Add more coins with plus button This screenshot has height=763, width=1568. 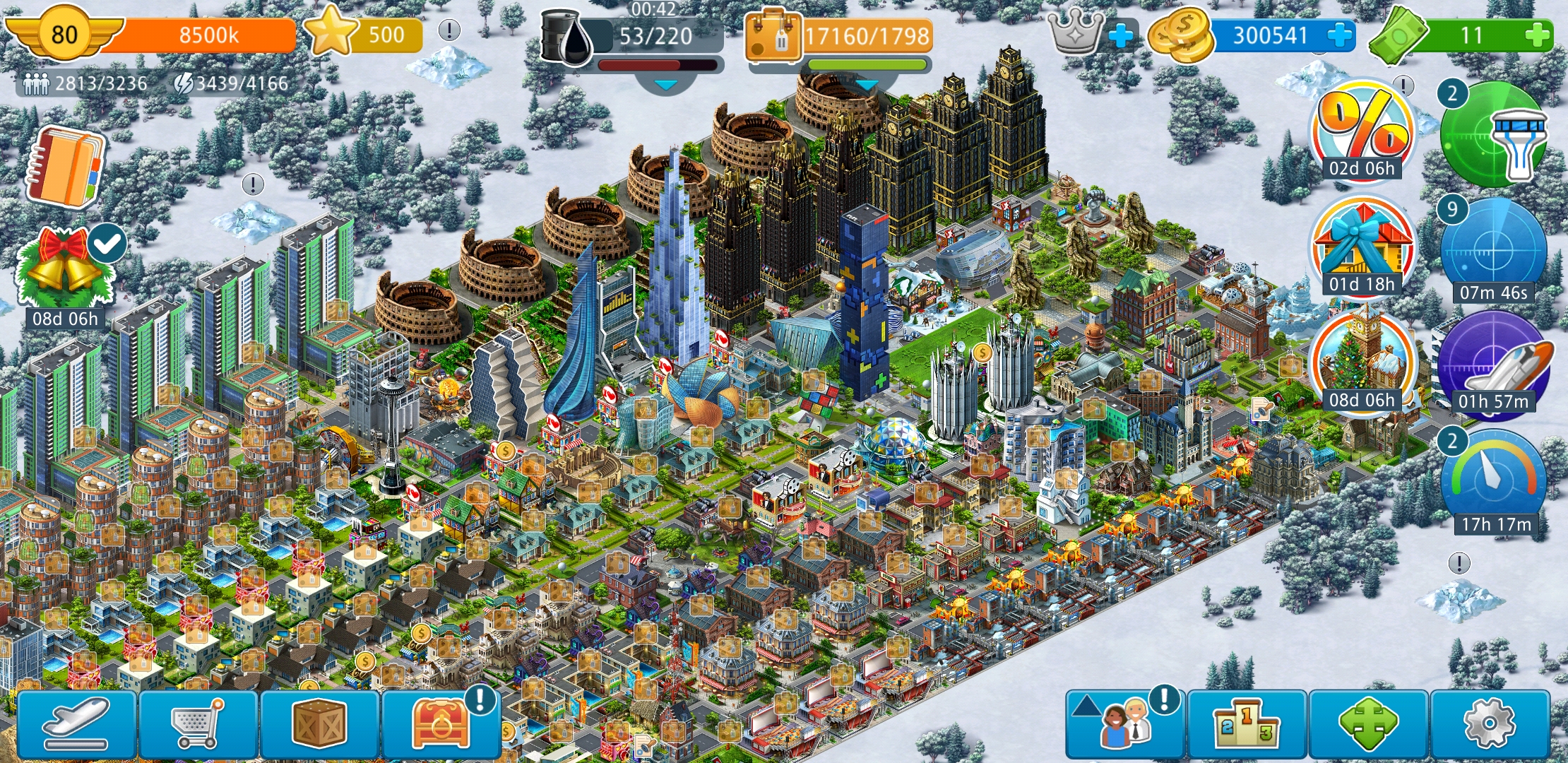tap(1339, 35)
